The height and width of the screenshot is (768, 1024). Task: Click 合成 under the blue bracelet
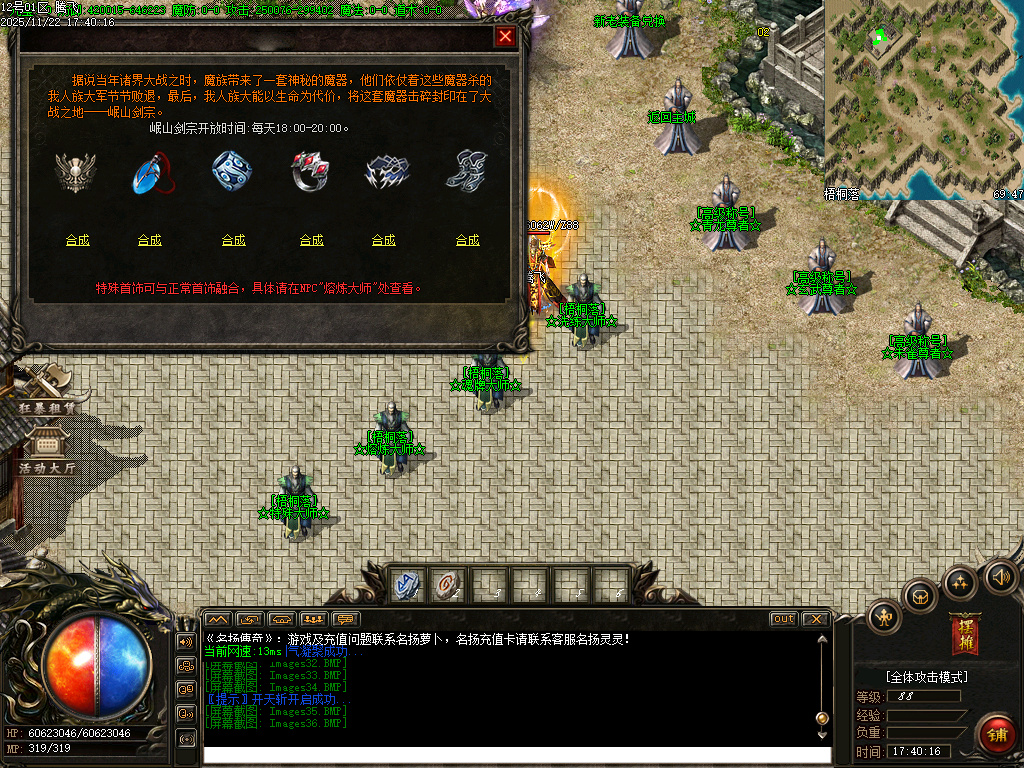coord(233,240)
